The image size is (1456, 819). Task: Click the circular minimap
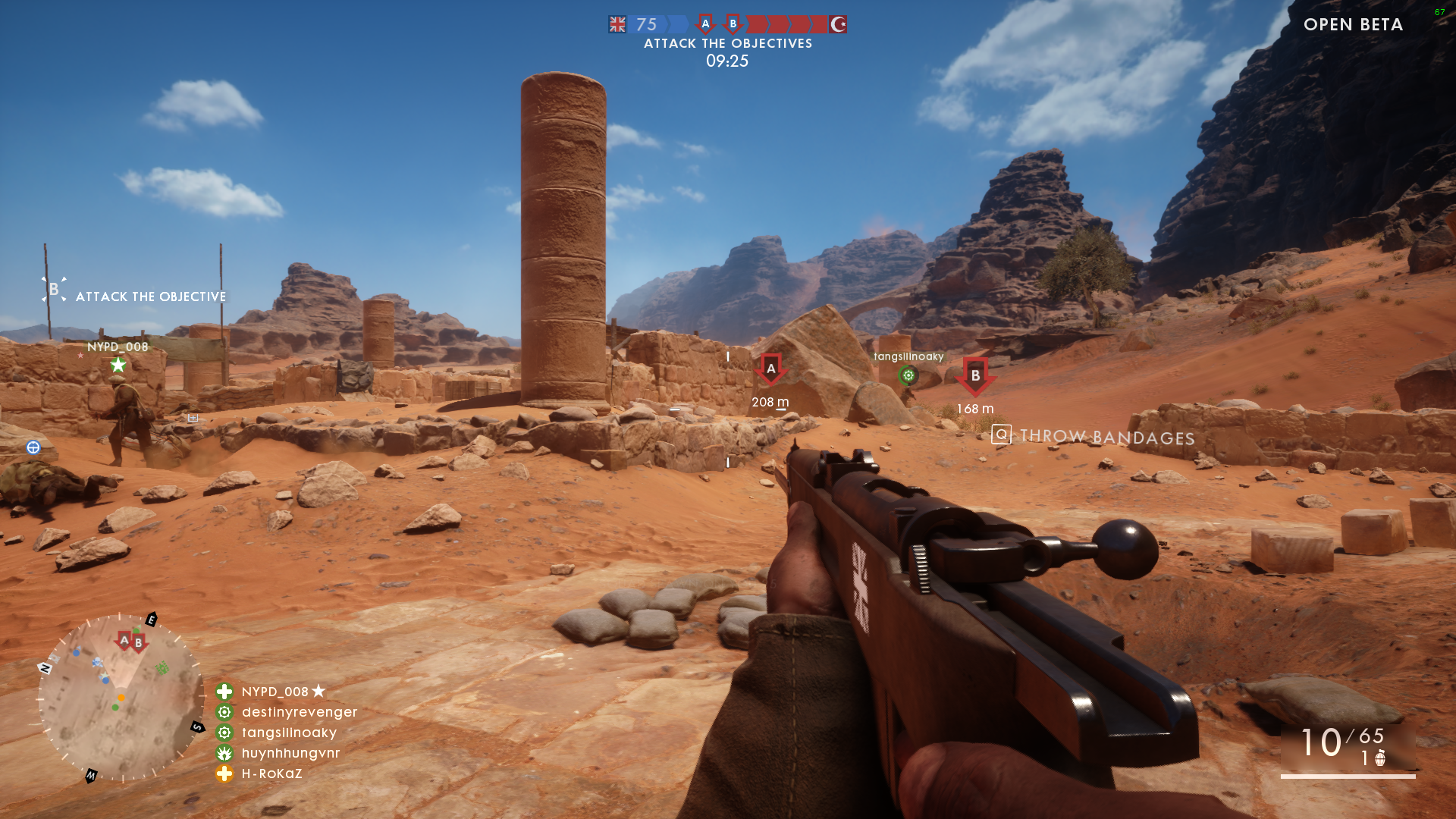120,698
